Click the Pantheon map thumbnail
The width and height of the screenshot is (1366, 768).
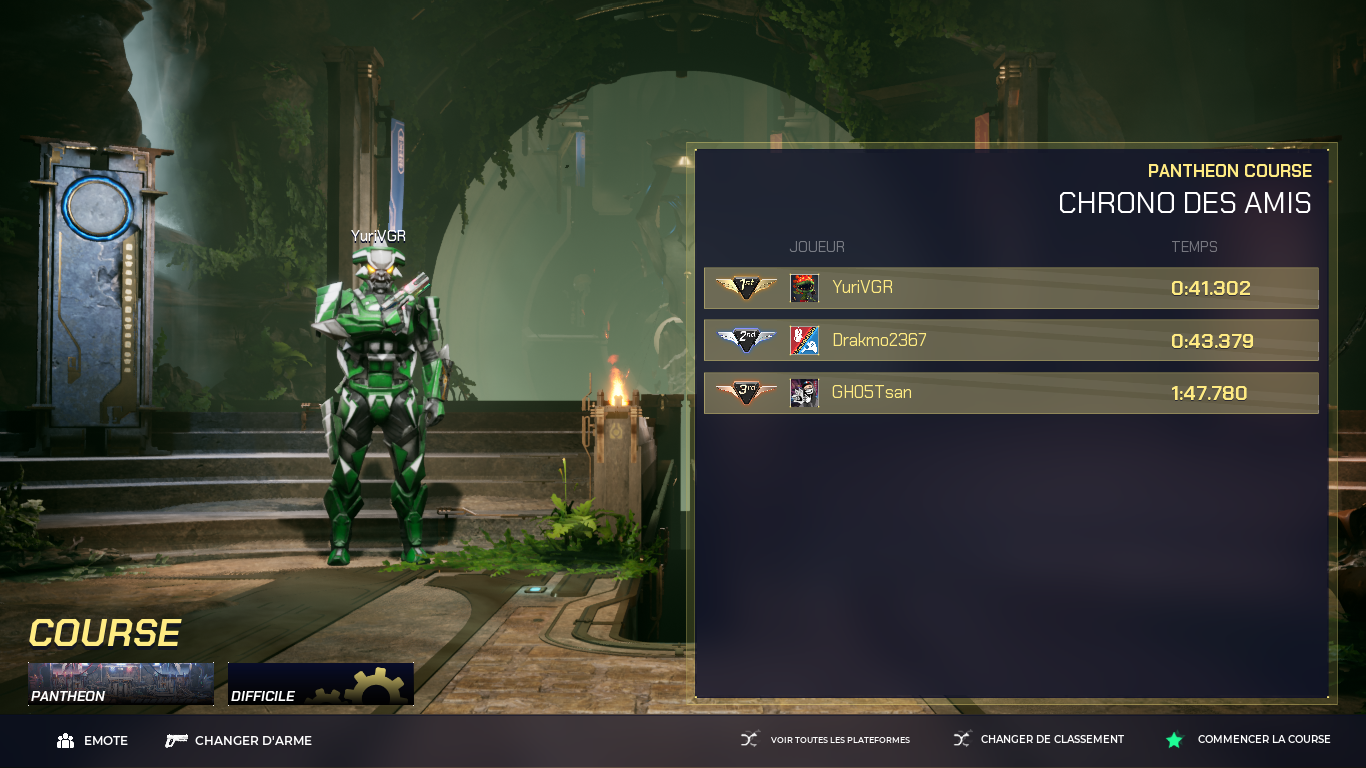[121, 684]
